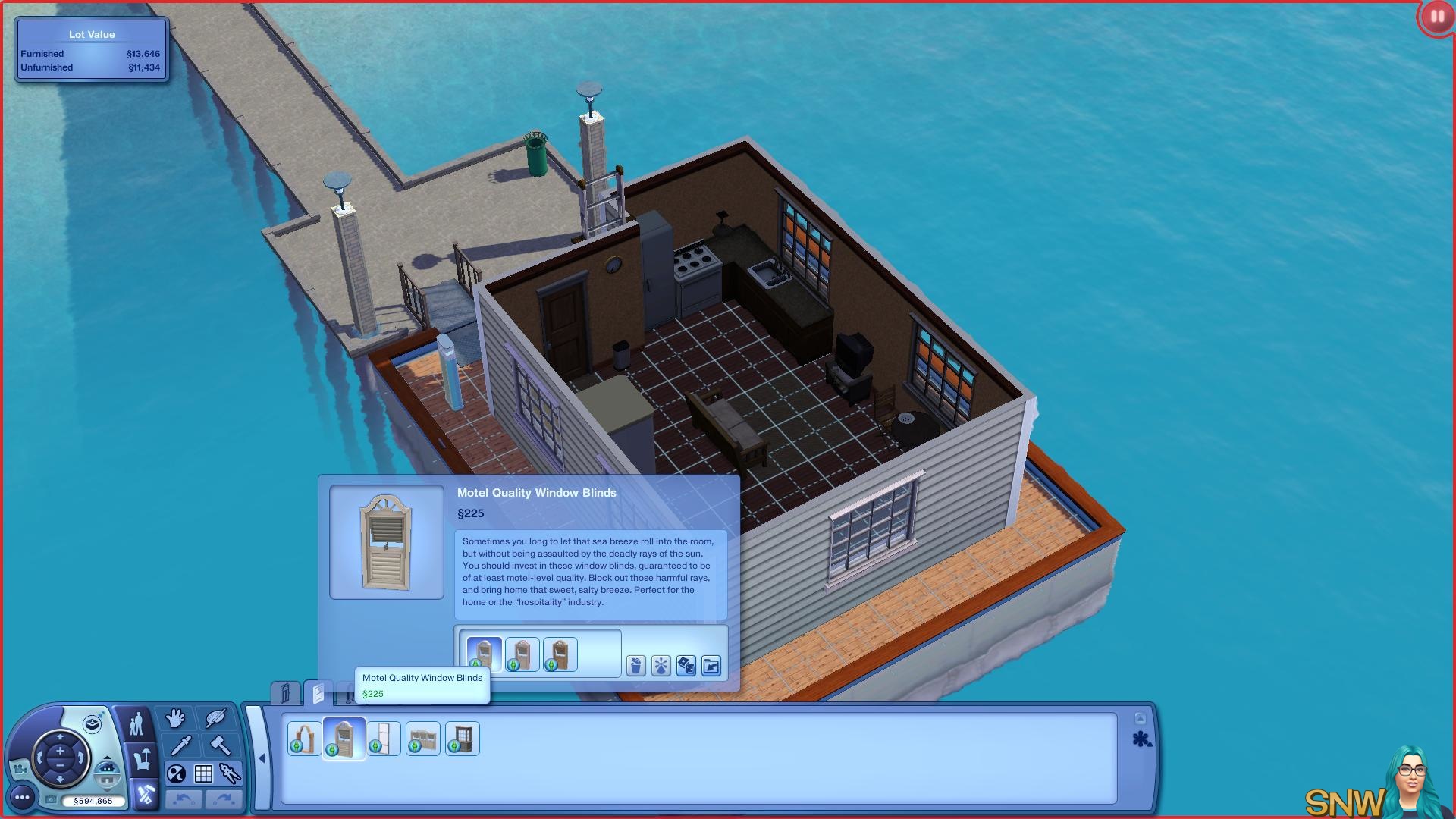The height and width of the screenshot is (819, 1456).
Task: Collapse the catalog panel with the left arrow
Action: [262, 758]
